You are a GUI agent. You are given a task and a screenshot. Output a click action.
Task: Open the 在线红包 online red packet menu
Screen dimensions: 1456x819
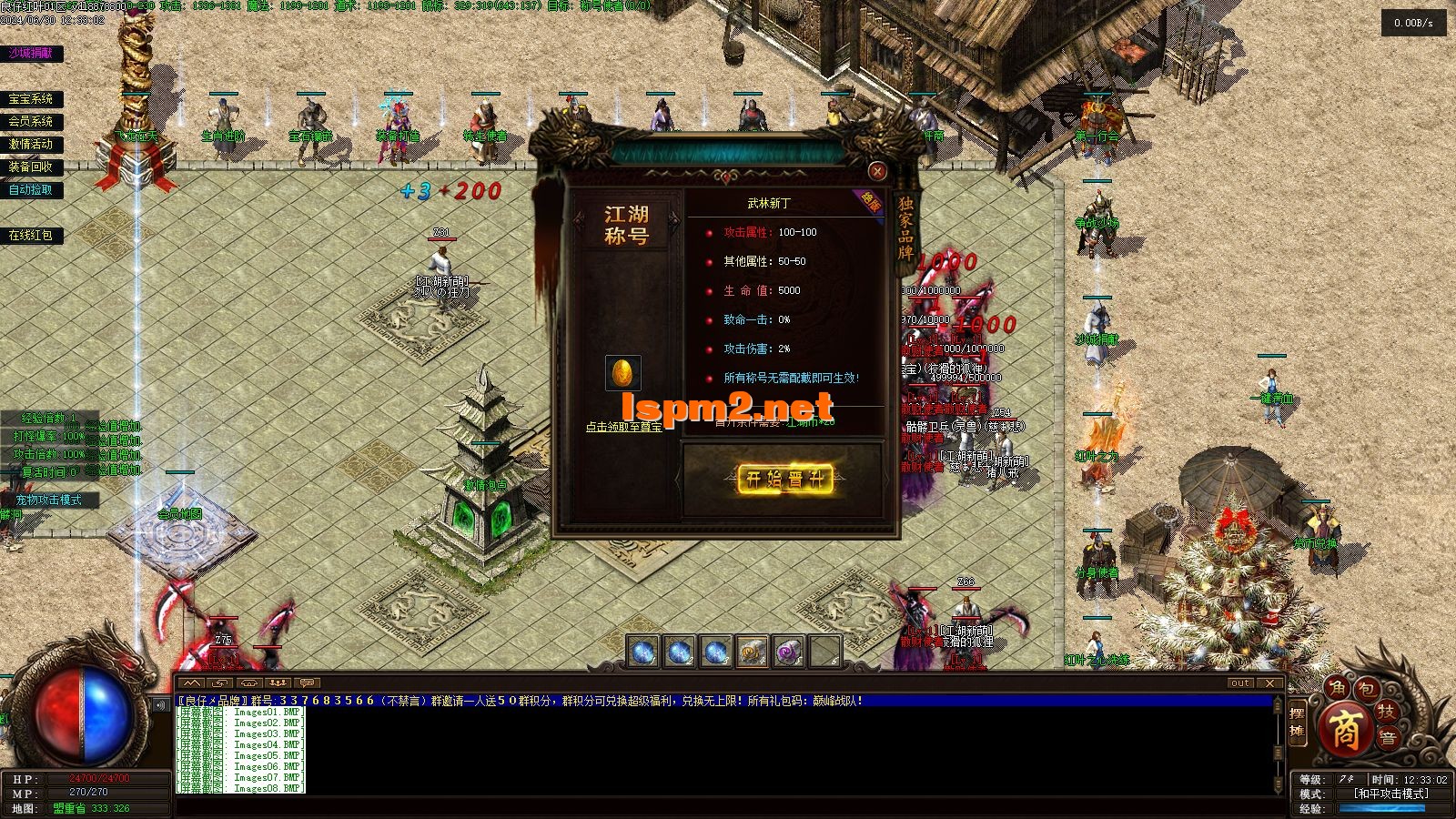31,235
